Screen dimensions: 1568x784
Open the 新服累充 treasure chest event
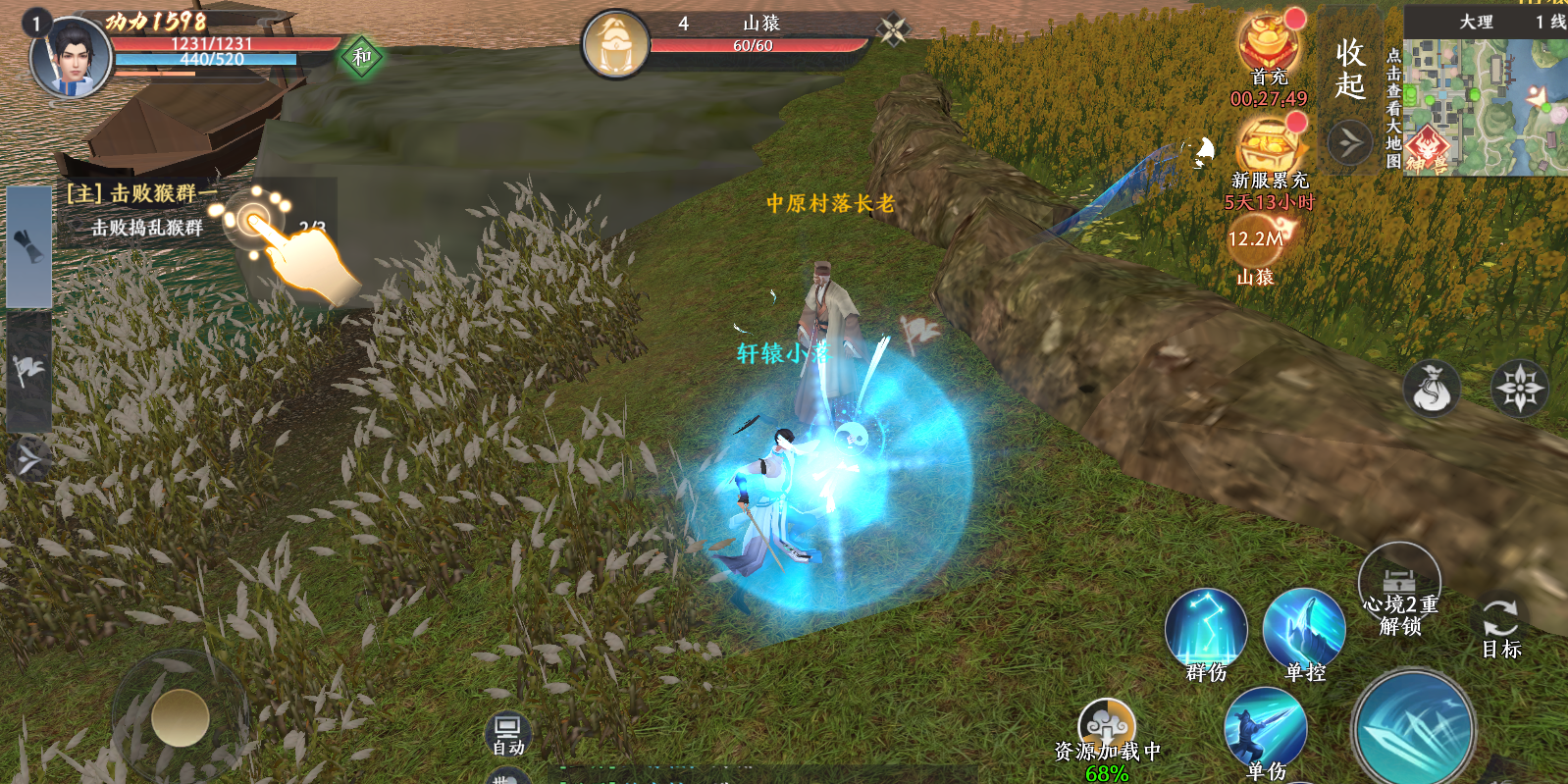1269,147
